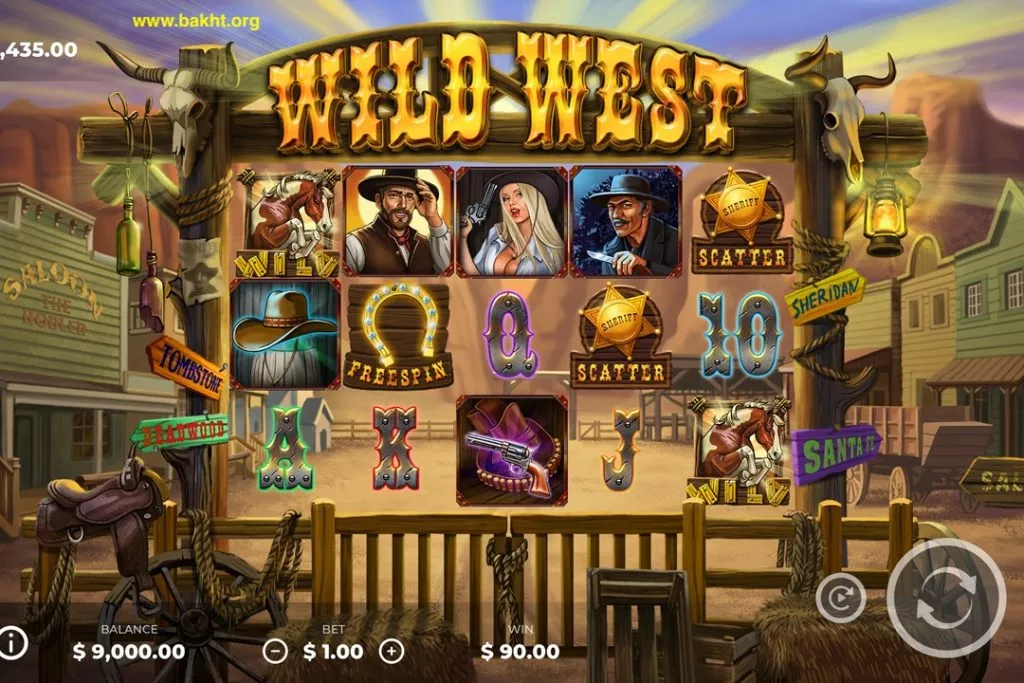Decrease the bet with the minus button
Screen dimensions: 1024x683
click(x=274, y=651)
